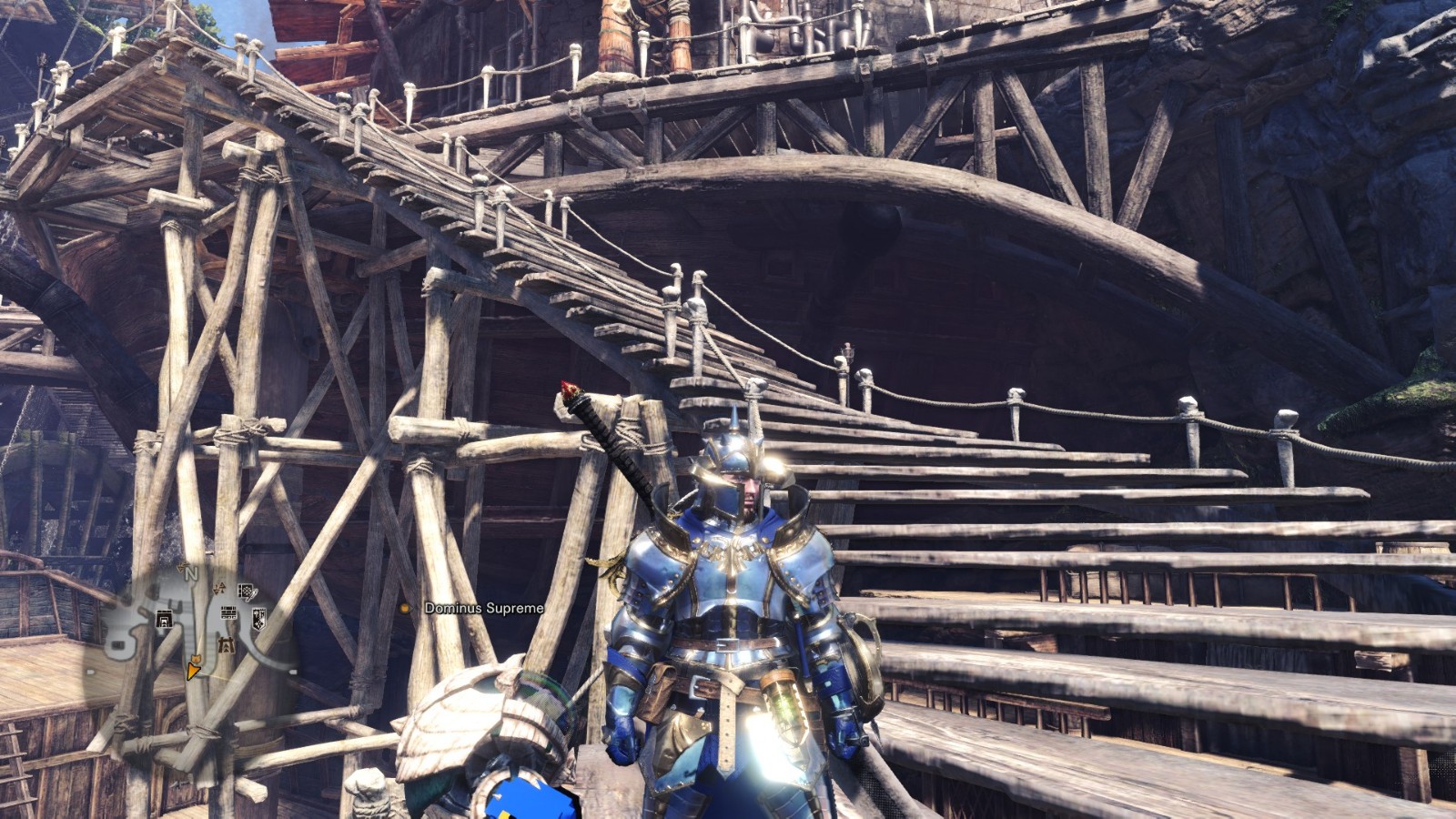
Task: Click the Smithy building icon on the minimap
Action: (x=165, y=619)
